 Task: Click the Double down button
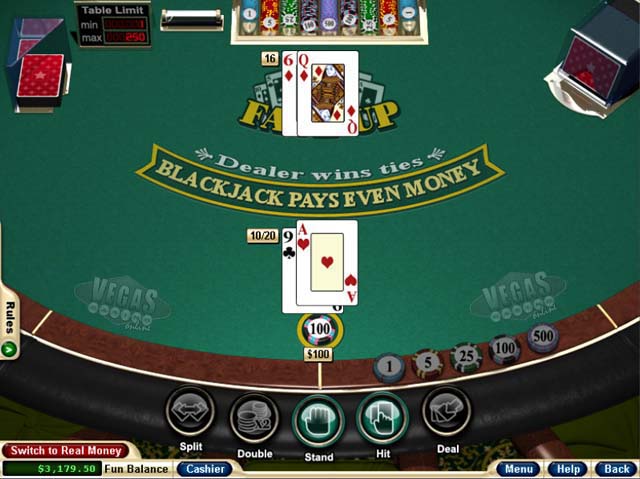pos(254,418)
